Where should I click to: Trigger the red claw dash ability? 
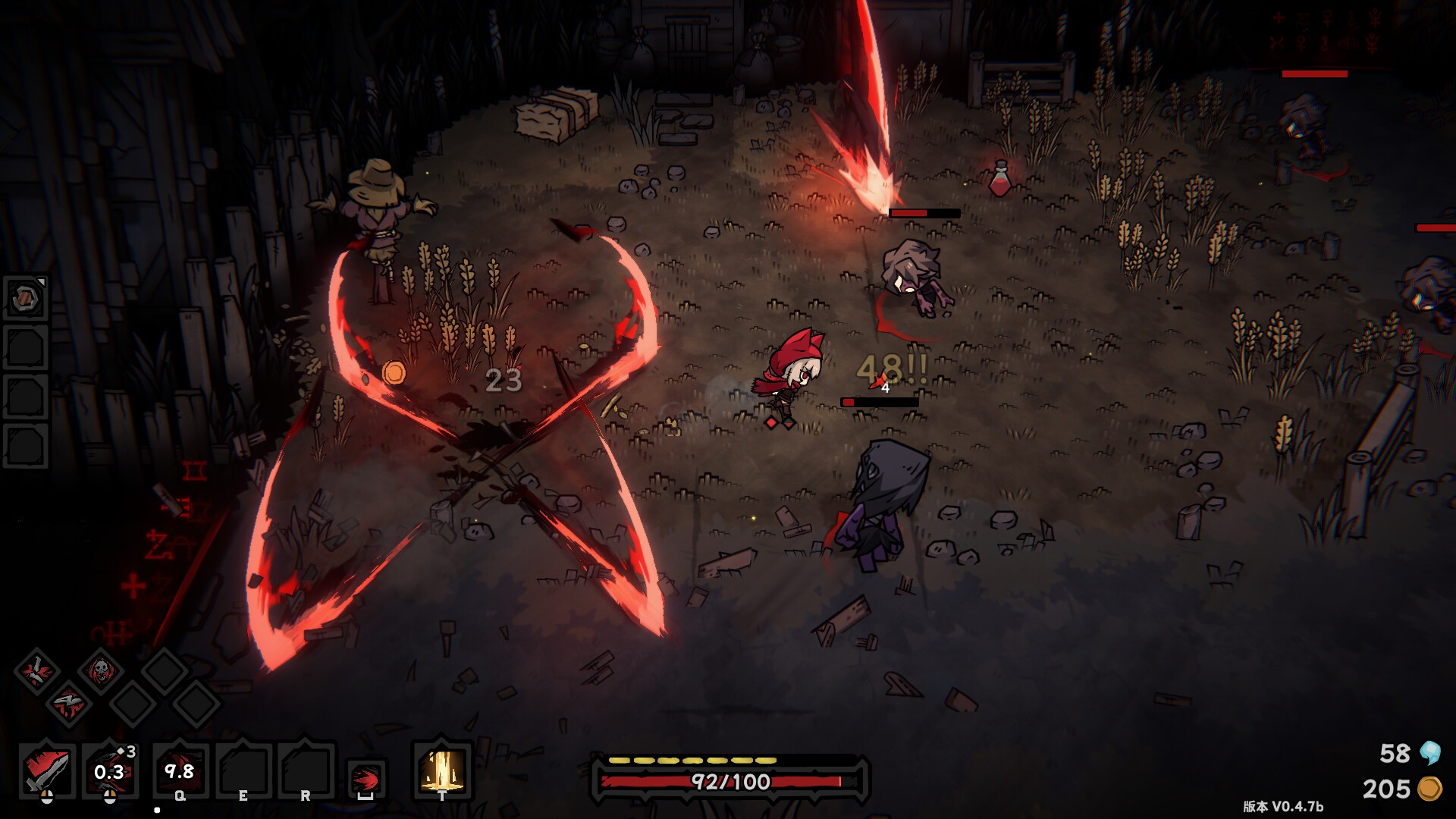[366, 779]
